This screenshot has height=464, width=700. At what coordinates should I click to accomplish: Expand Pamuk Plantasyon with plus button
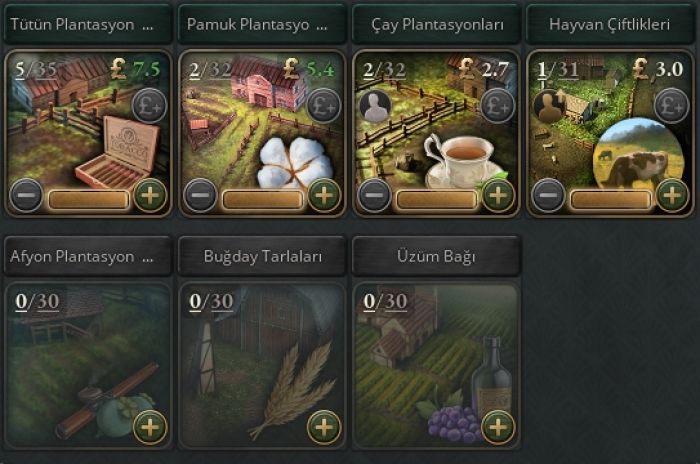click(x=323, y=194)
